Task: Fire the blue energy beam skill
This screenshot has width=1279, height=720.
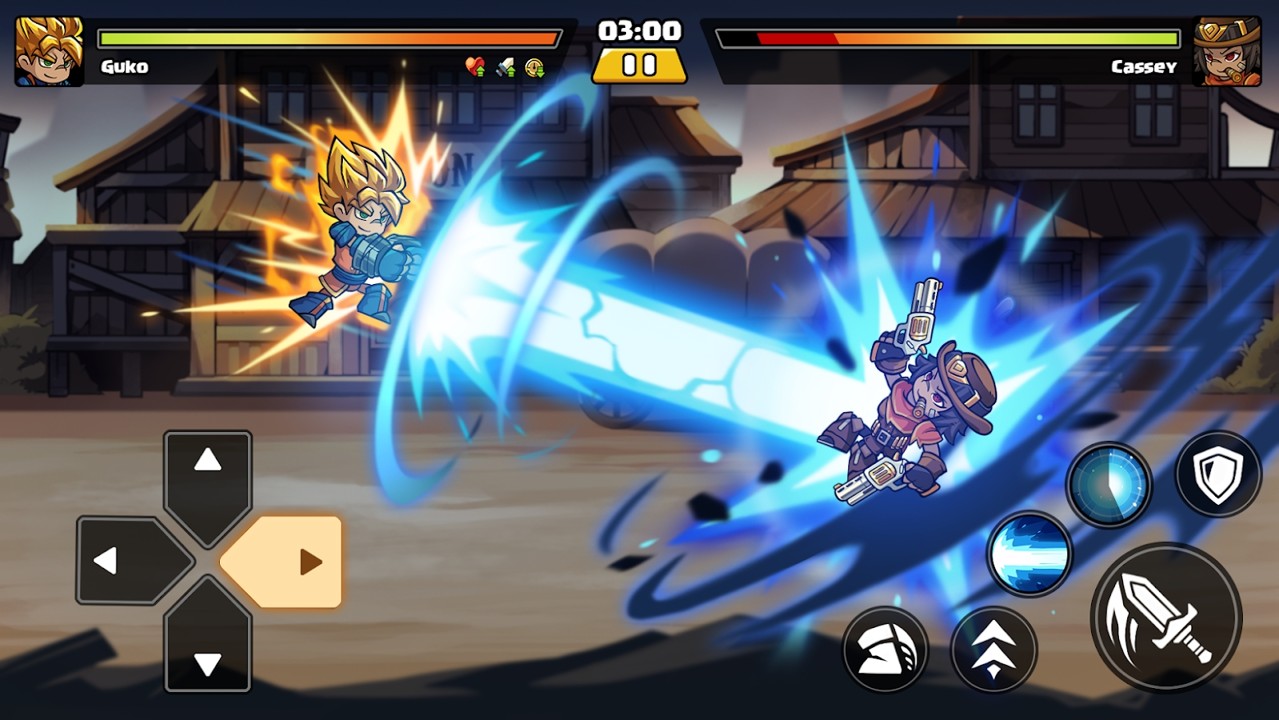Action: pyautogui.click(x=1029, y=554)
